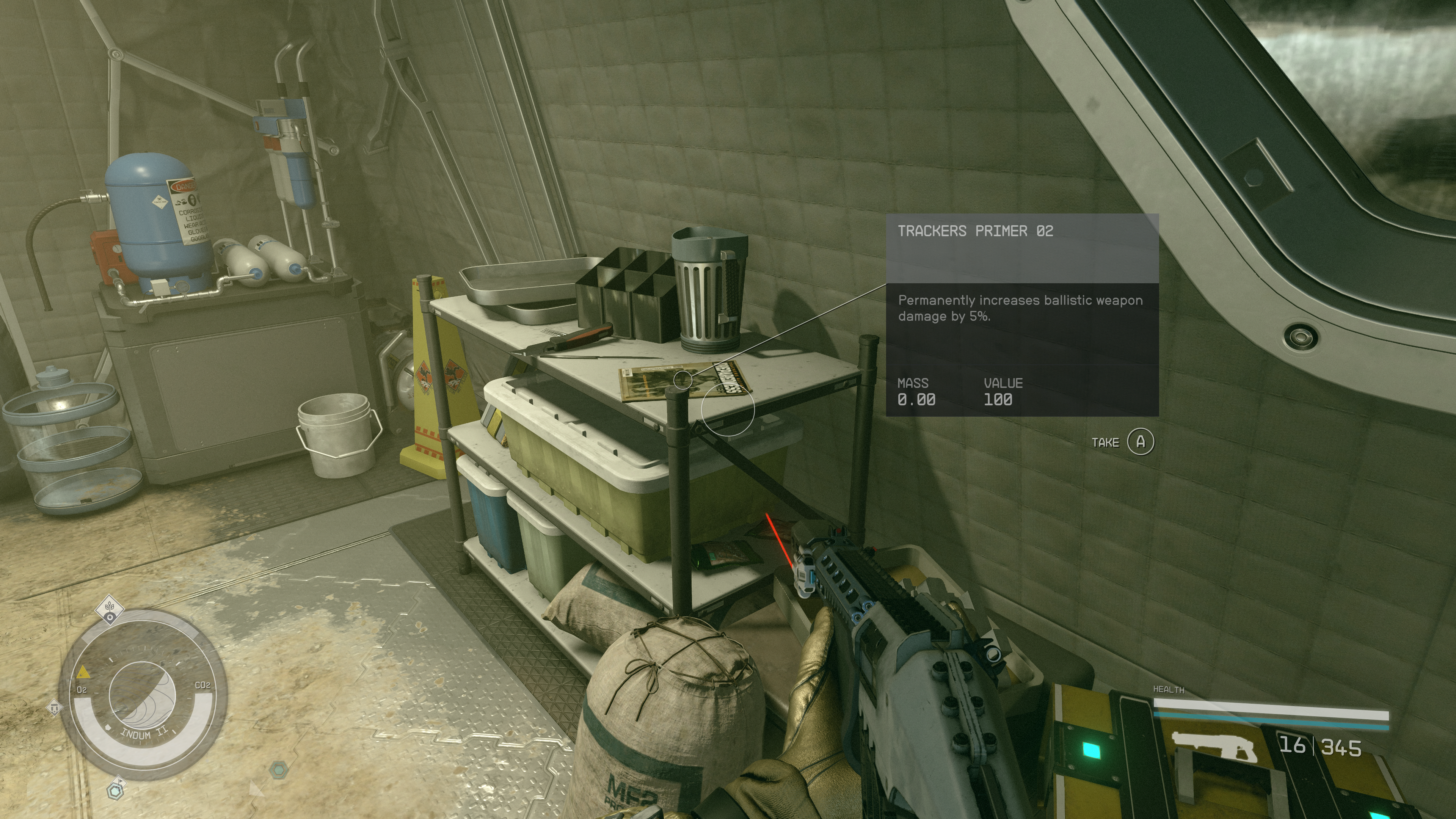Screen dimensions: 1456x819
Task: Click the diamond marker atop the compass
Action: click(110, 609)
